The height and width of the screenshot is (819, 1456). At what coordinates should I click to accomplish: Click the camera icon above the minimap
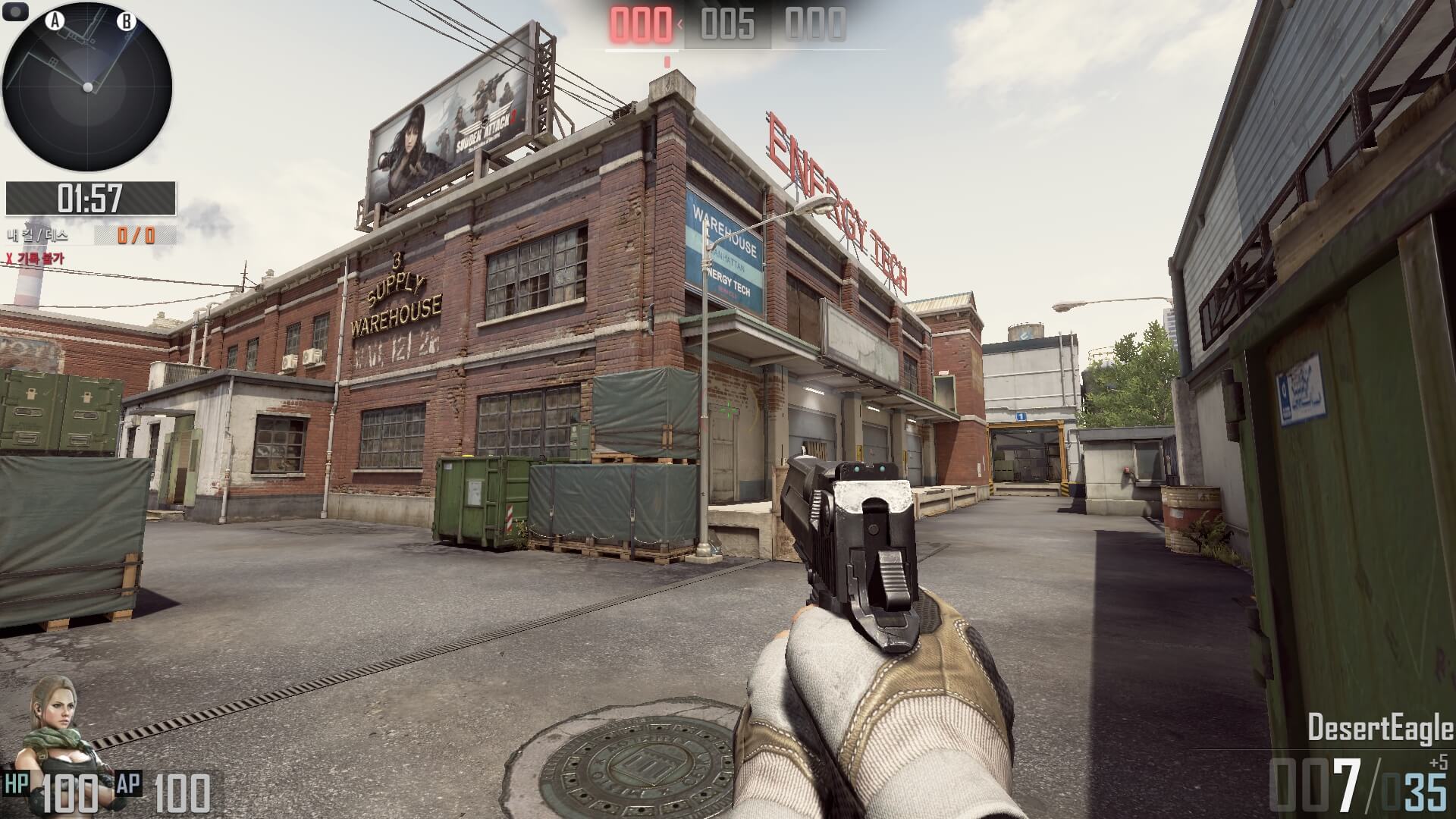click(17, 11)
